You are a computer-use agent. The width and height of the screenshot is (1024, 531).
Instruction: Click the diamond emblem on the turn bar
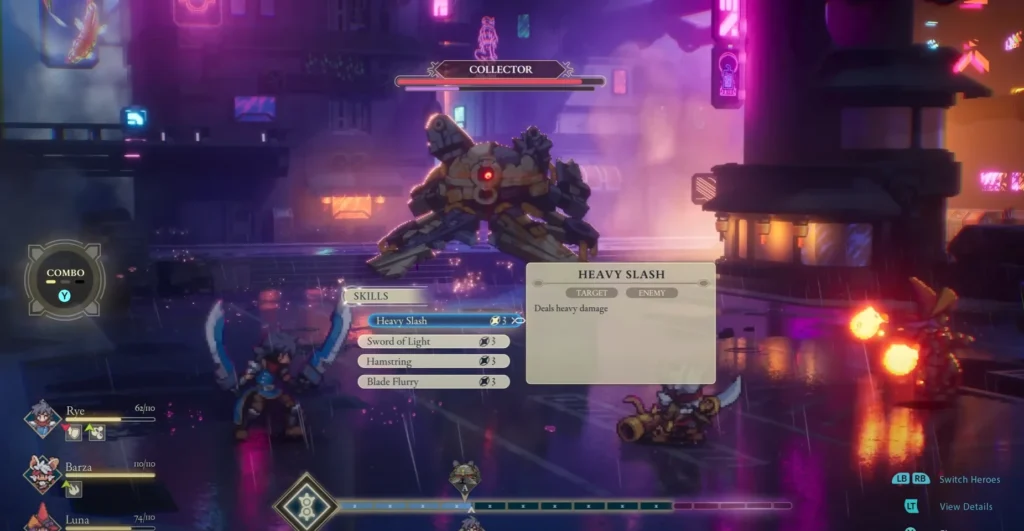click(x=305, y=505)
